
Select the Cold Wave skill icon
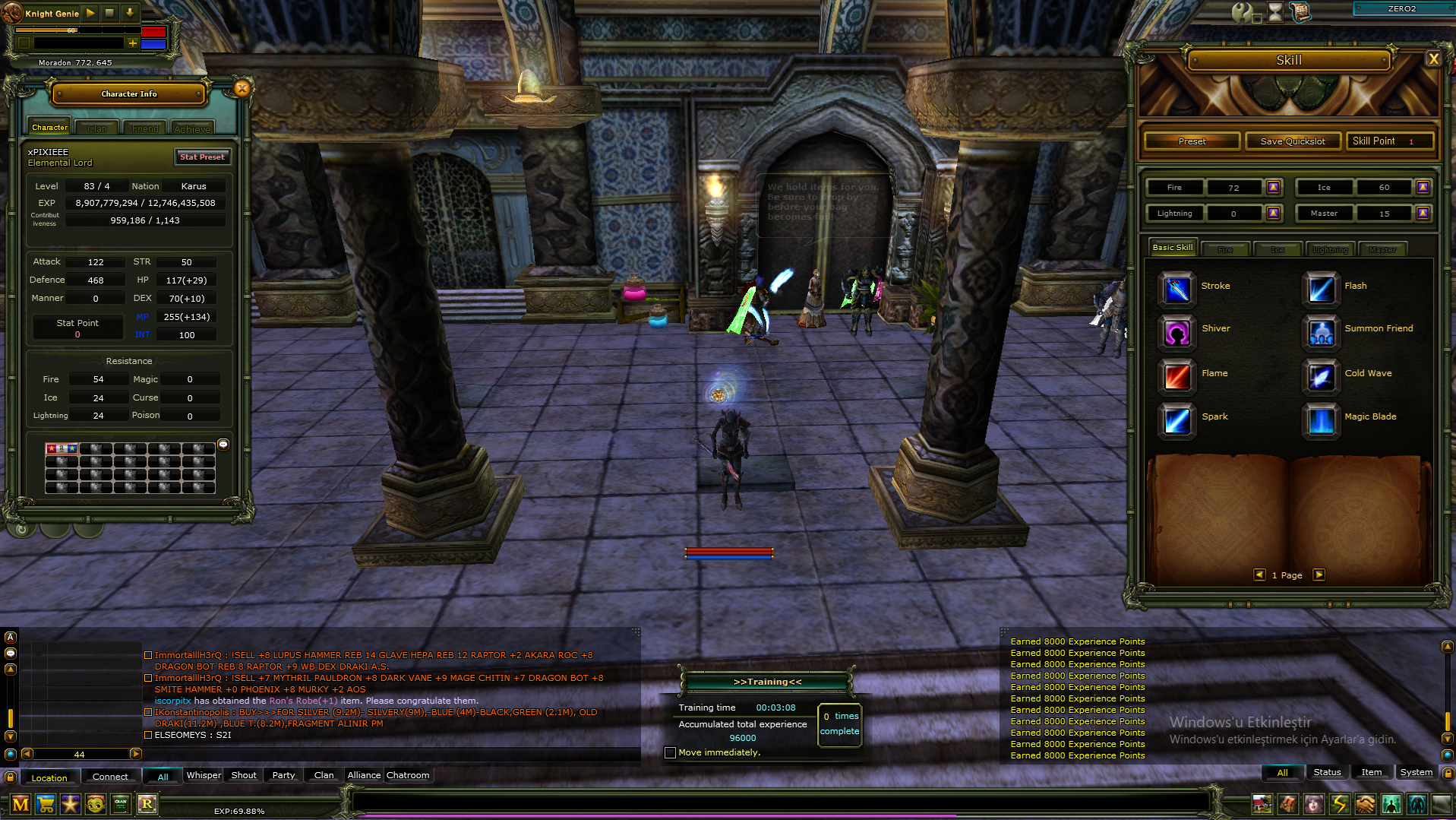(1320, 377)
